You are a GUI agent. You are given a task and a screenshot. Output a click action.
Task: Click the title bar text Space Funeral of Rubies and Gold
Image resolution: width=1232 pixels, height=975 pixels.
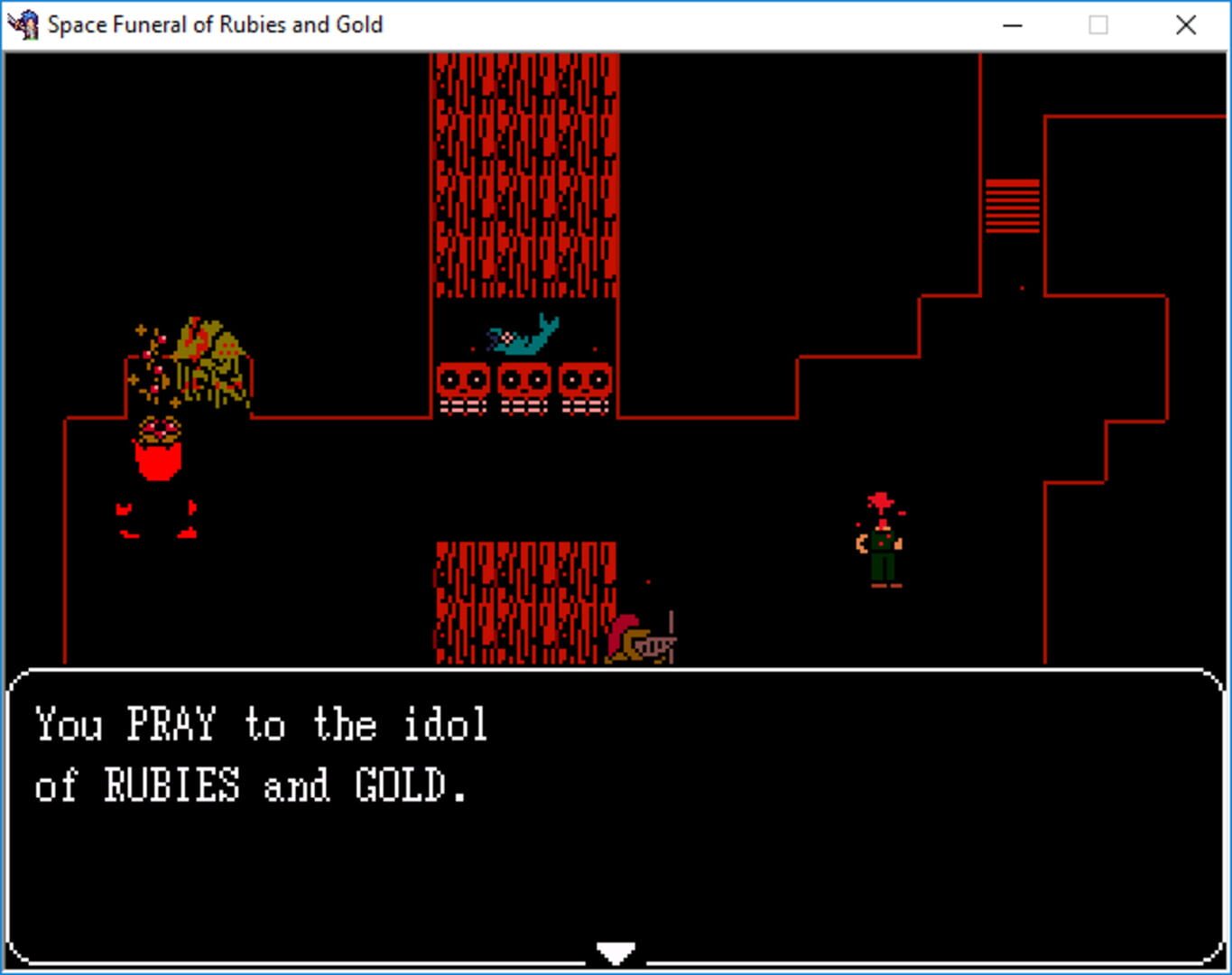215,24
